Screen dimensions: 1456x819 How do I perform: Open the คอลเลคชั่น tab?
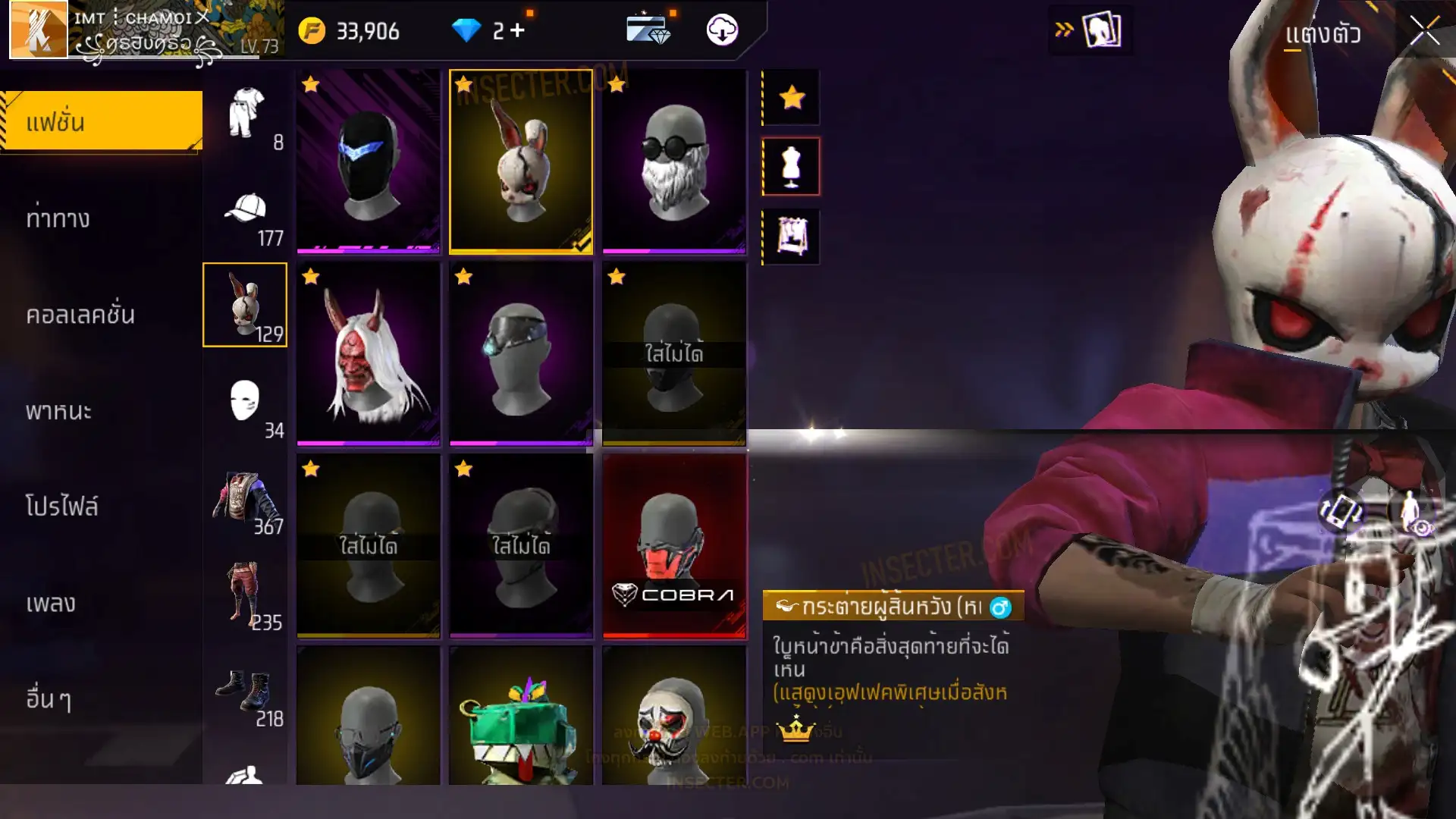102,315
